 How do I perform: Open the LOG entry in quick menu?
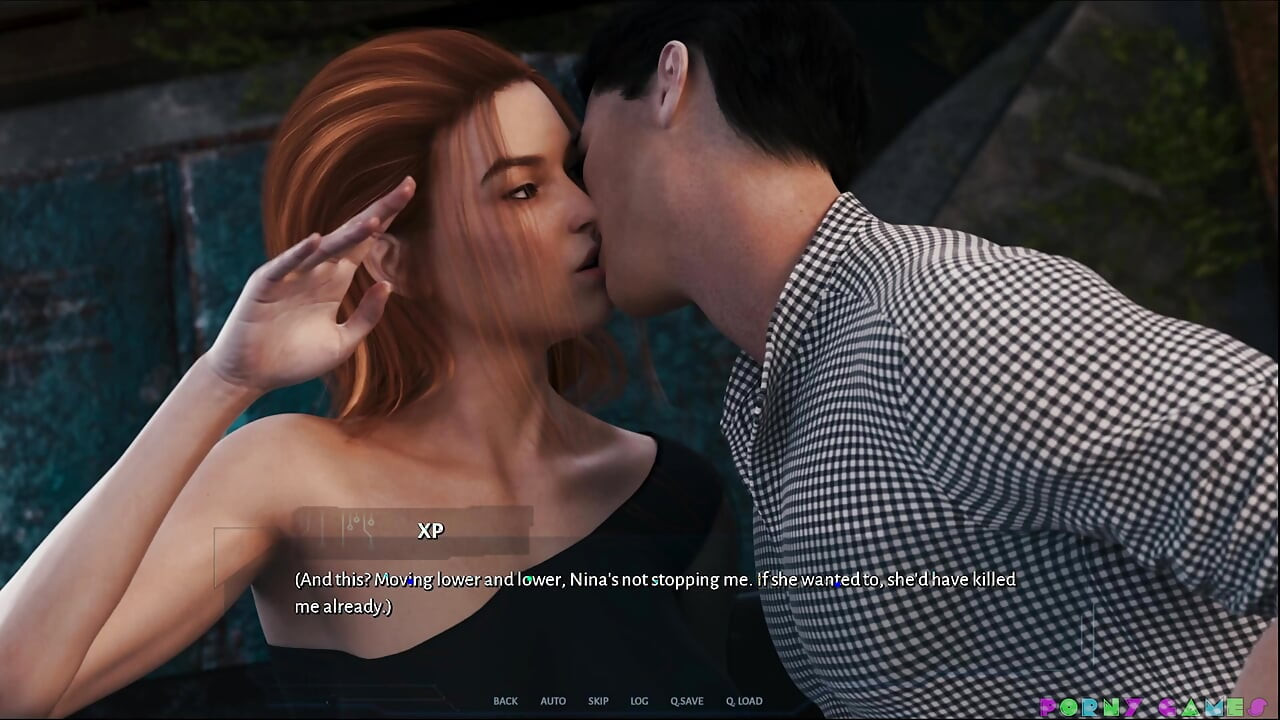pos(638,700)
